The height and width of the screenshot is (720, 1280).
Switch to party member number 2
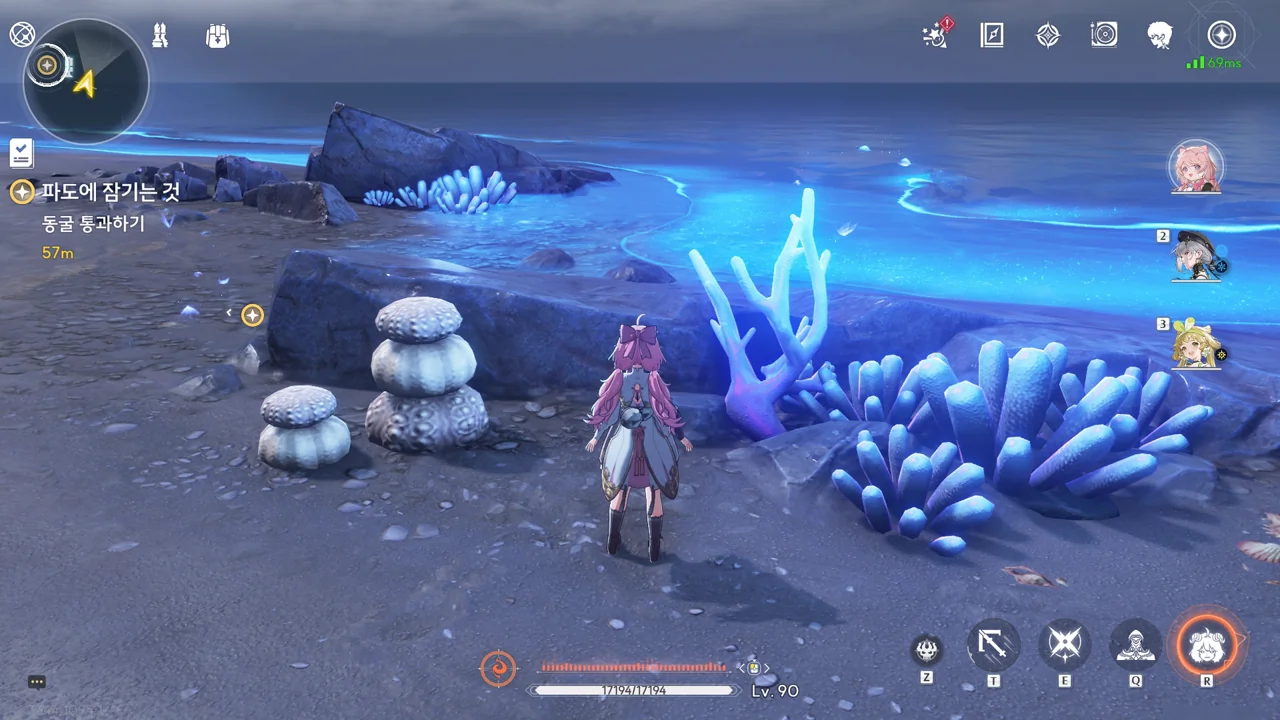(1196, 256)
